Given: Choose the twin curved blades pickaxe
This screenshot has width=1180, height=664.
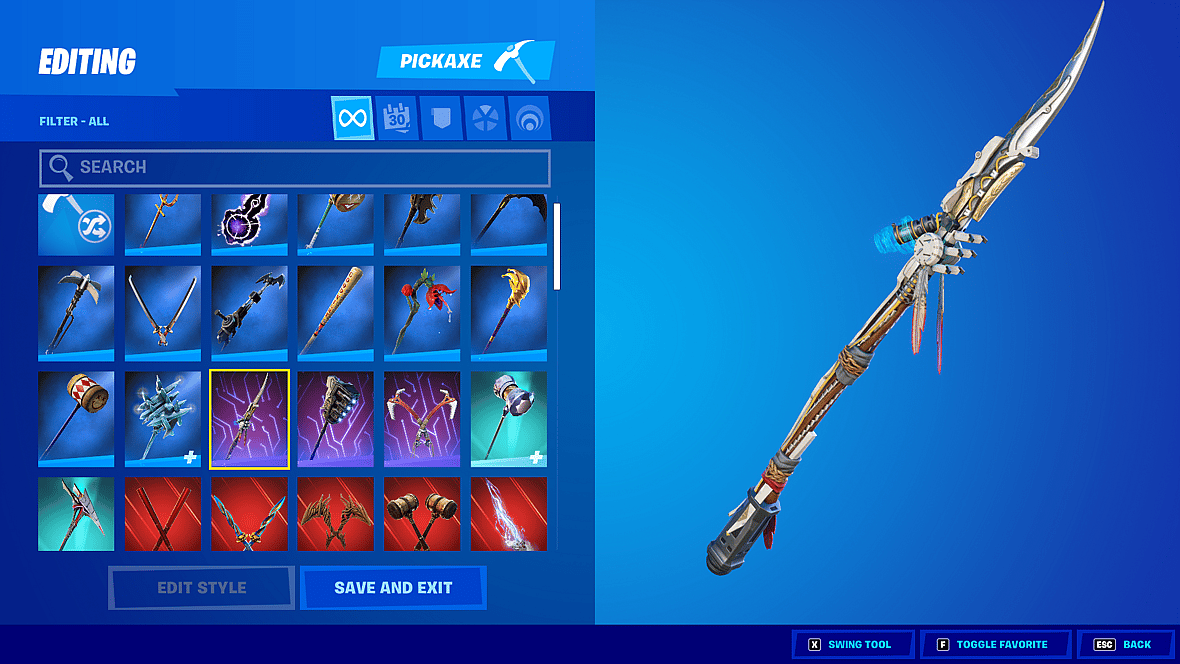Looking at the screenshot, I should (163, 312).
